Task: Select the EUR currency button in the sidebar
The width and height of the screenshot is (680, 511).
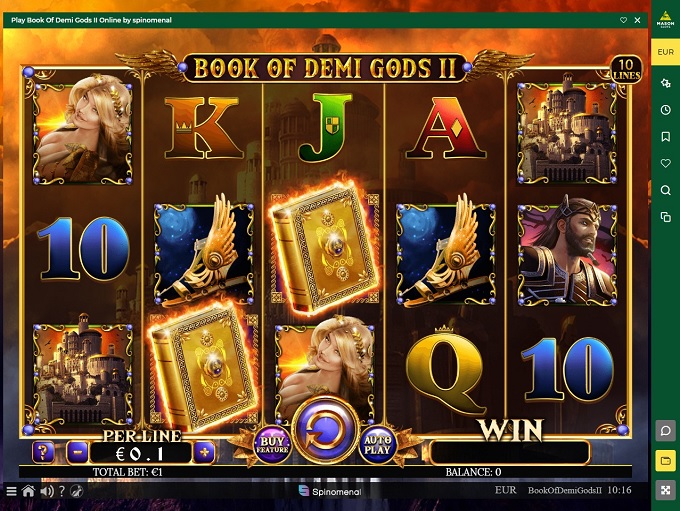Action: pos(665,51)
